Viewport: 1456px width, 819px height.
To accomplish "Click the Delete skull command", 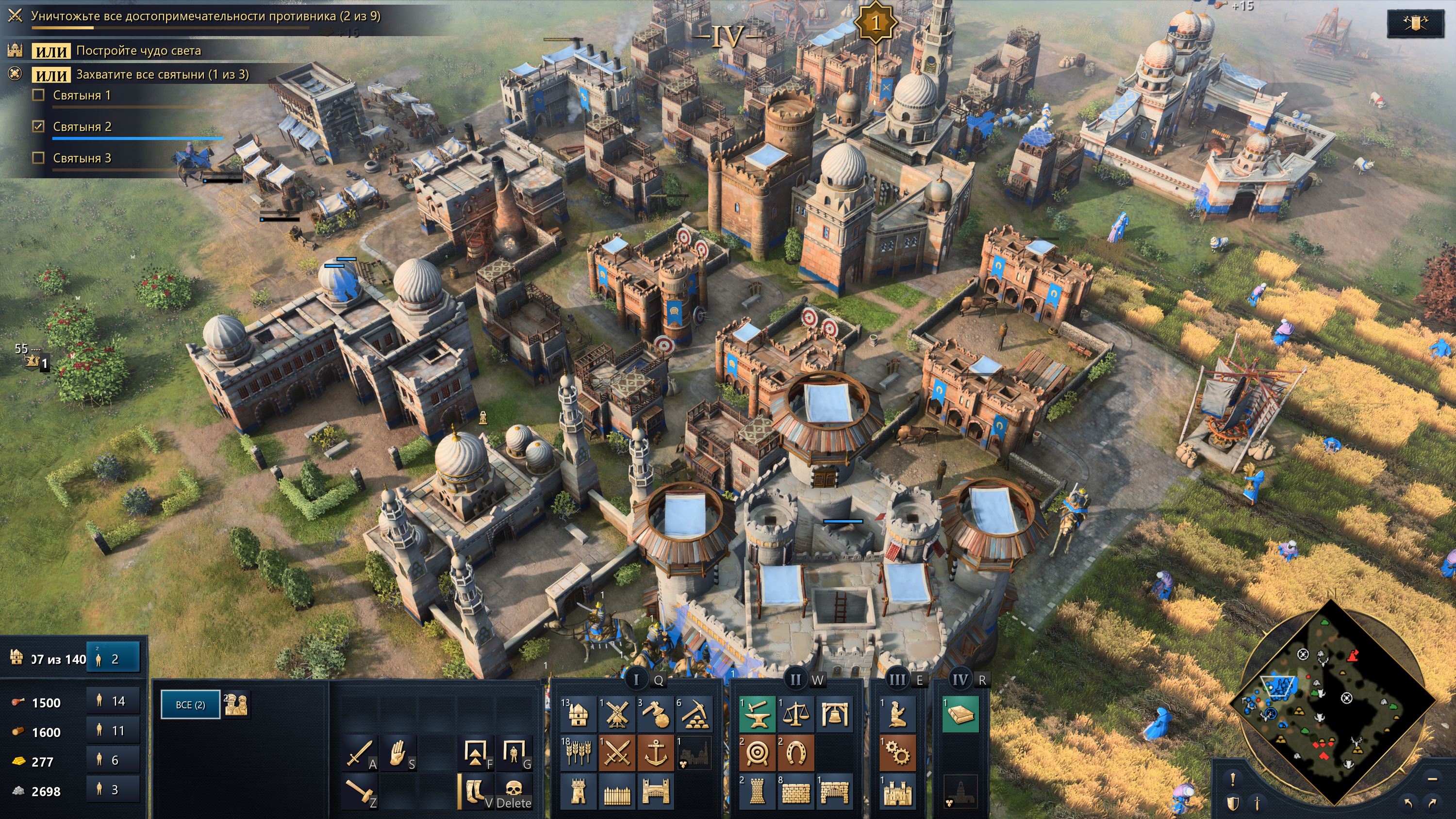I will 513,791.
